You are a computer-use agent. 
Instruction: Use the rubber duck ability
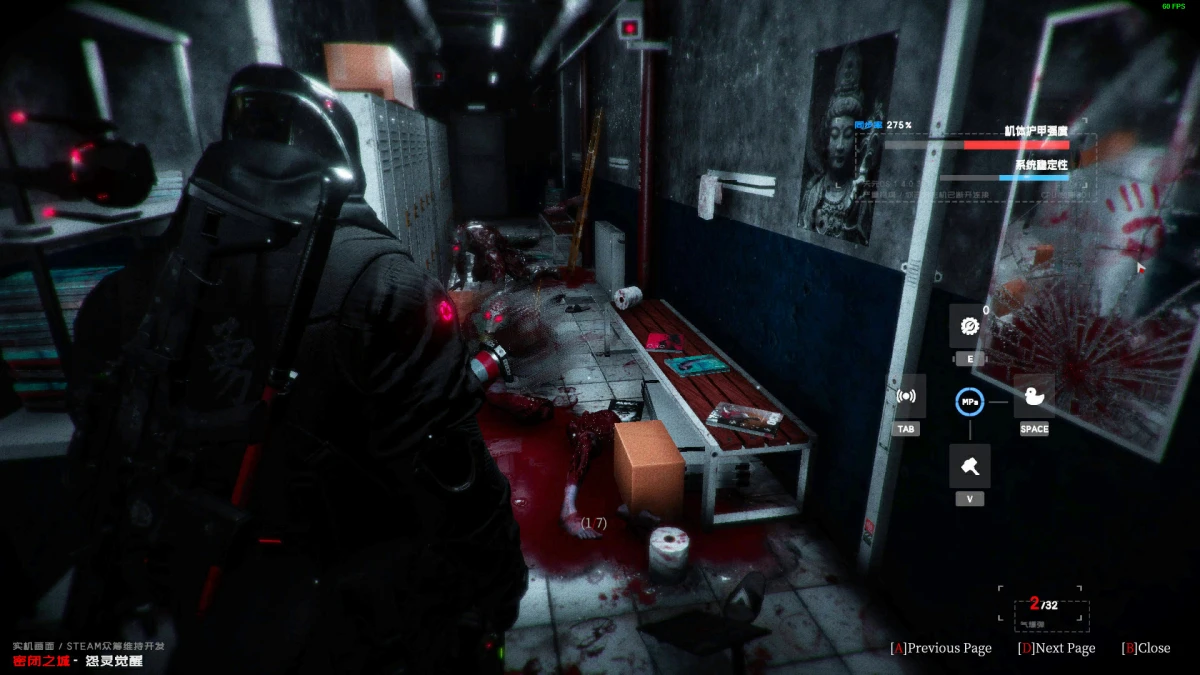[1034, 396]
